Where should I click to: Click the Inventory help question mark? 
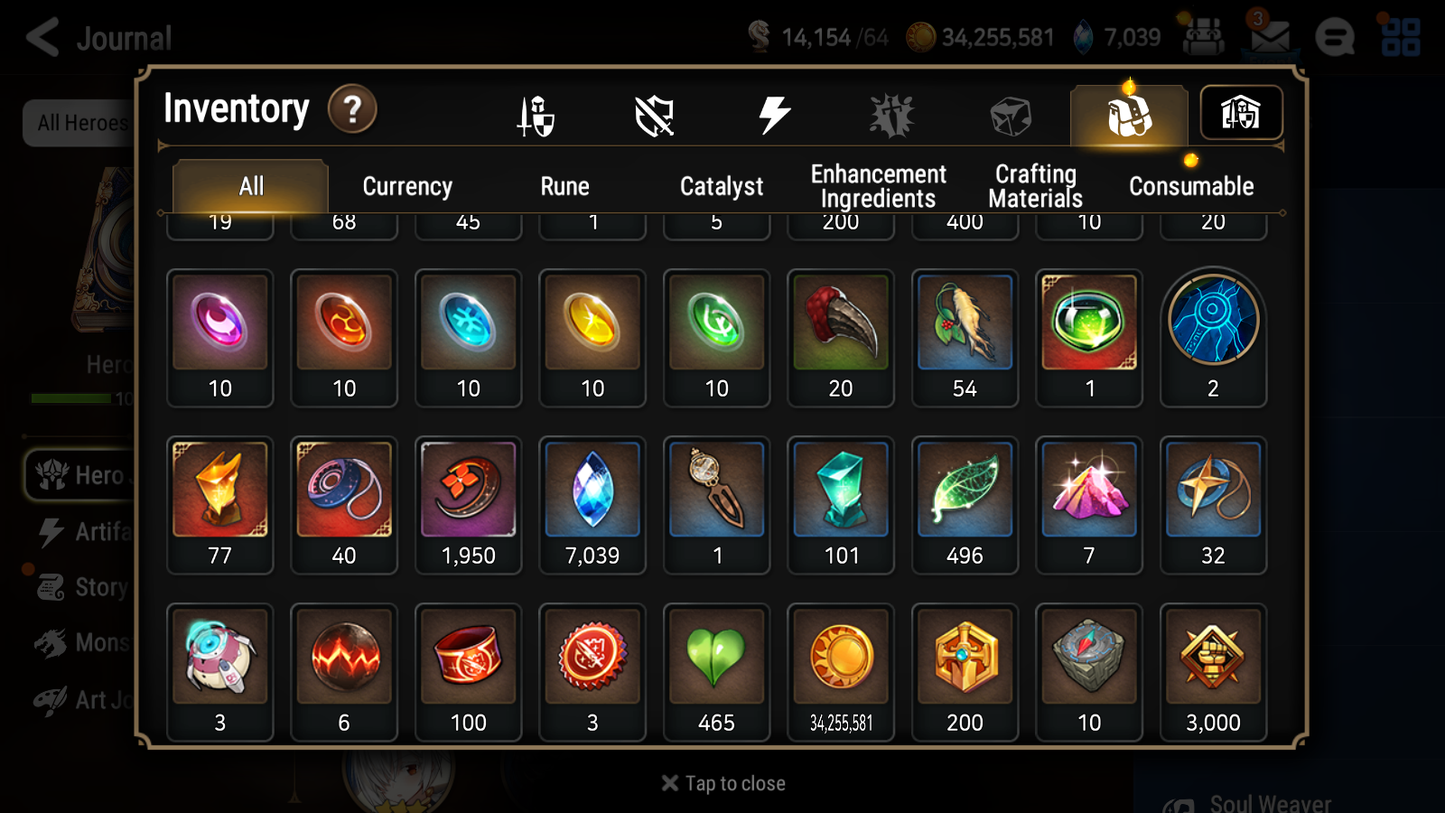click(353, 110)
